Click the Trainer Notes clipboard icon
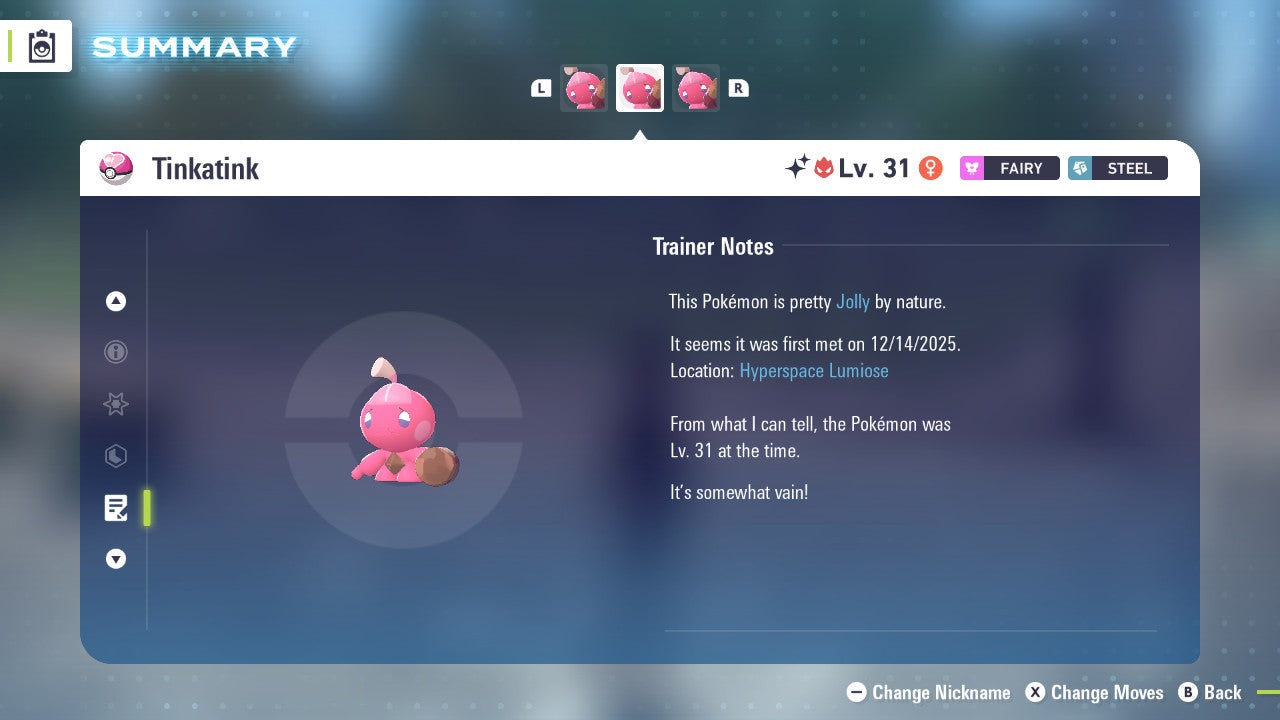This screenshot has height=720, width=1280. (x=116, y=508)
